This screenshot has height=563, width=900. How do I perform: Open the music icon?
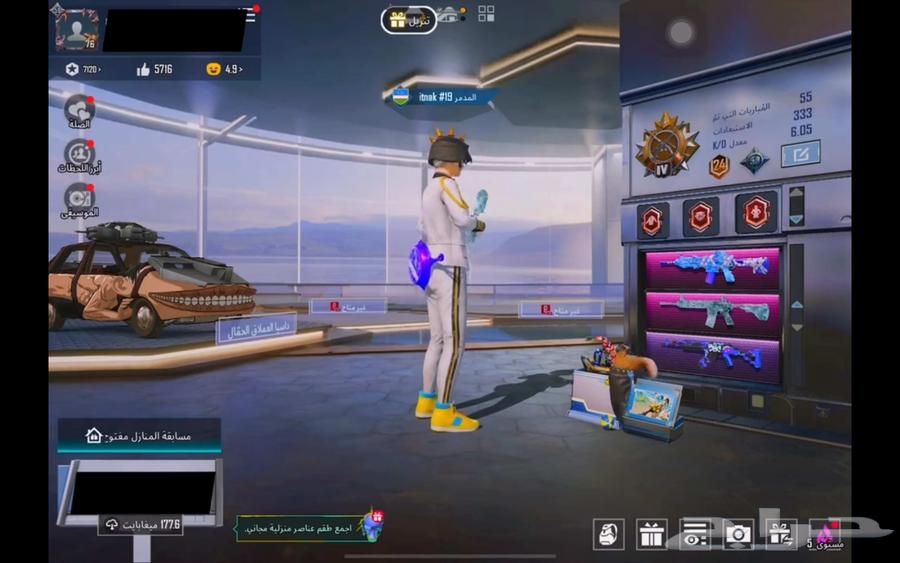point(79,198)
